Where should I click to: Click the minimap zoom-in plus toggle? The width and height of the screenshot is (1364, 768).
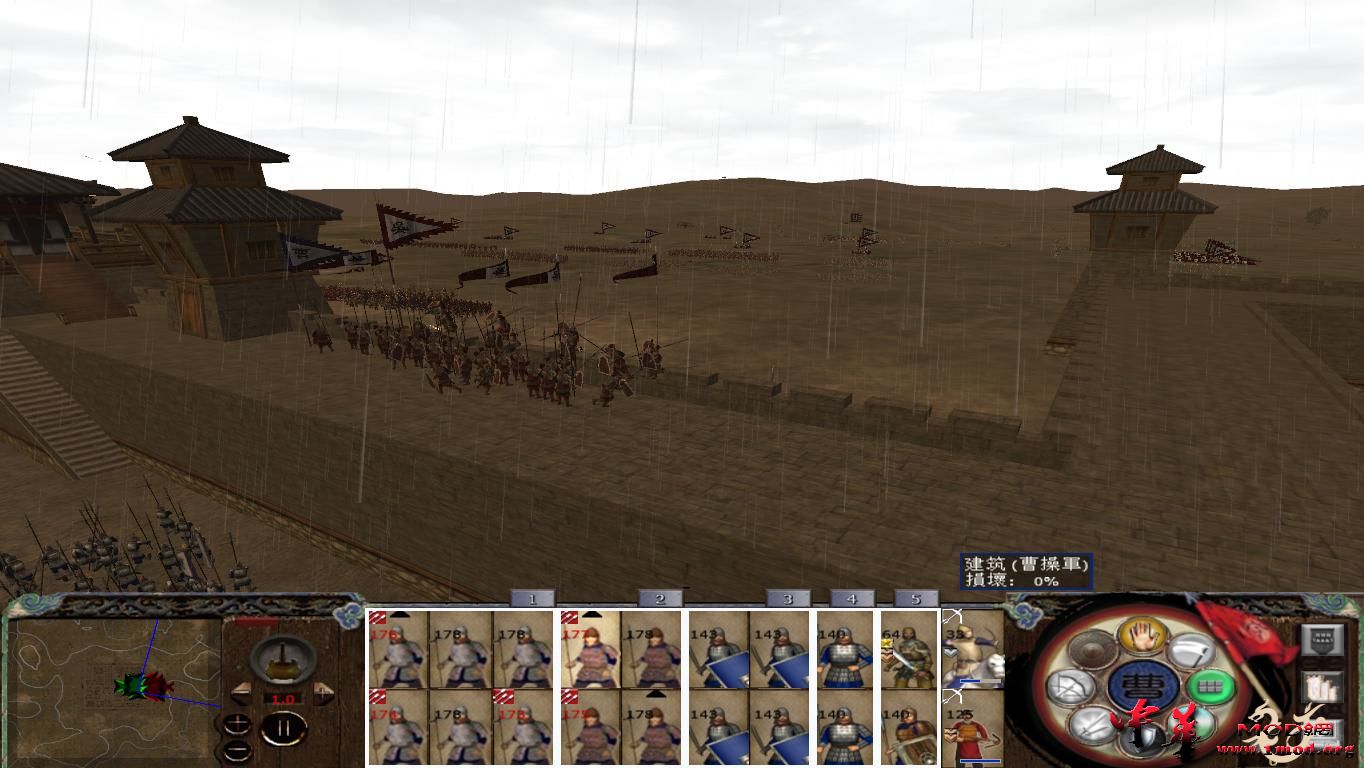(237, 725)
